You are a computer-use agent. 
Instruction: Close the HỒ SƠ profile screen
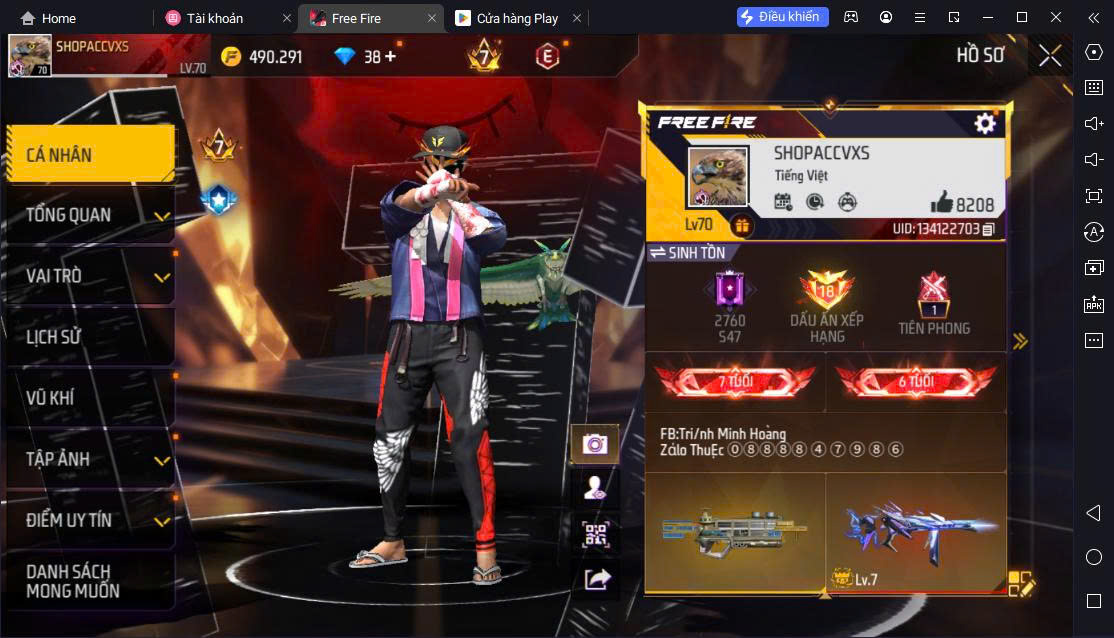[x=1050, y=55]
